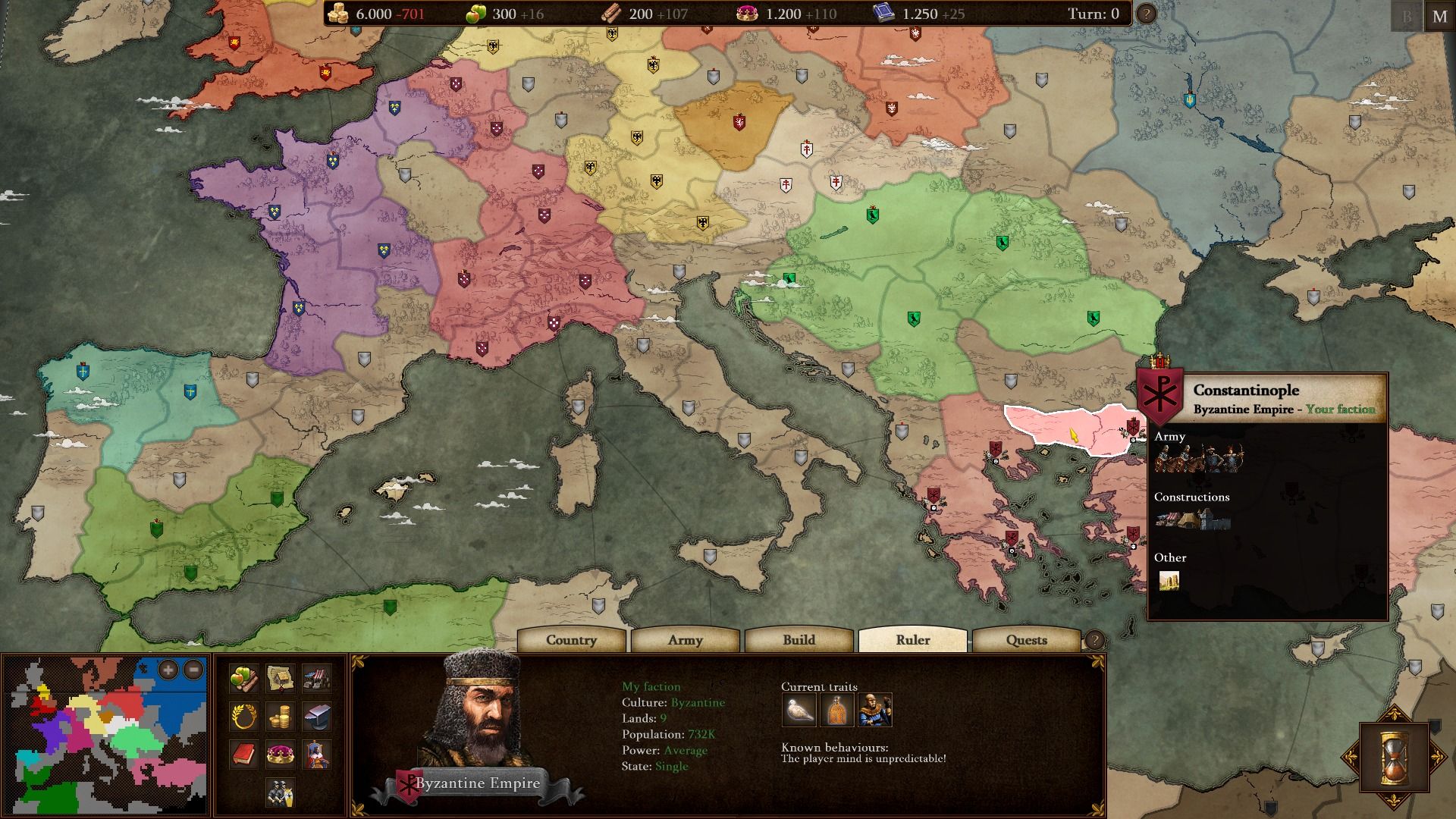Click the golden laurel wreath icon
The height and width of the screenshot is (819, 1456).
(x=243, y=716)
